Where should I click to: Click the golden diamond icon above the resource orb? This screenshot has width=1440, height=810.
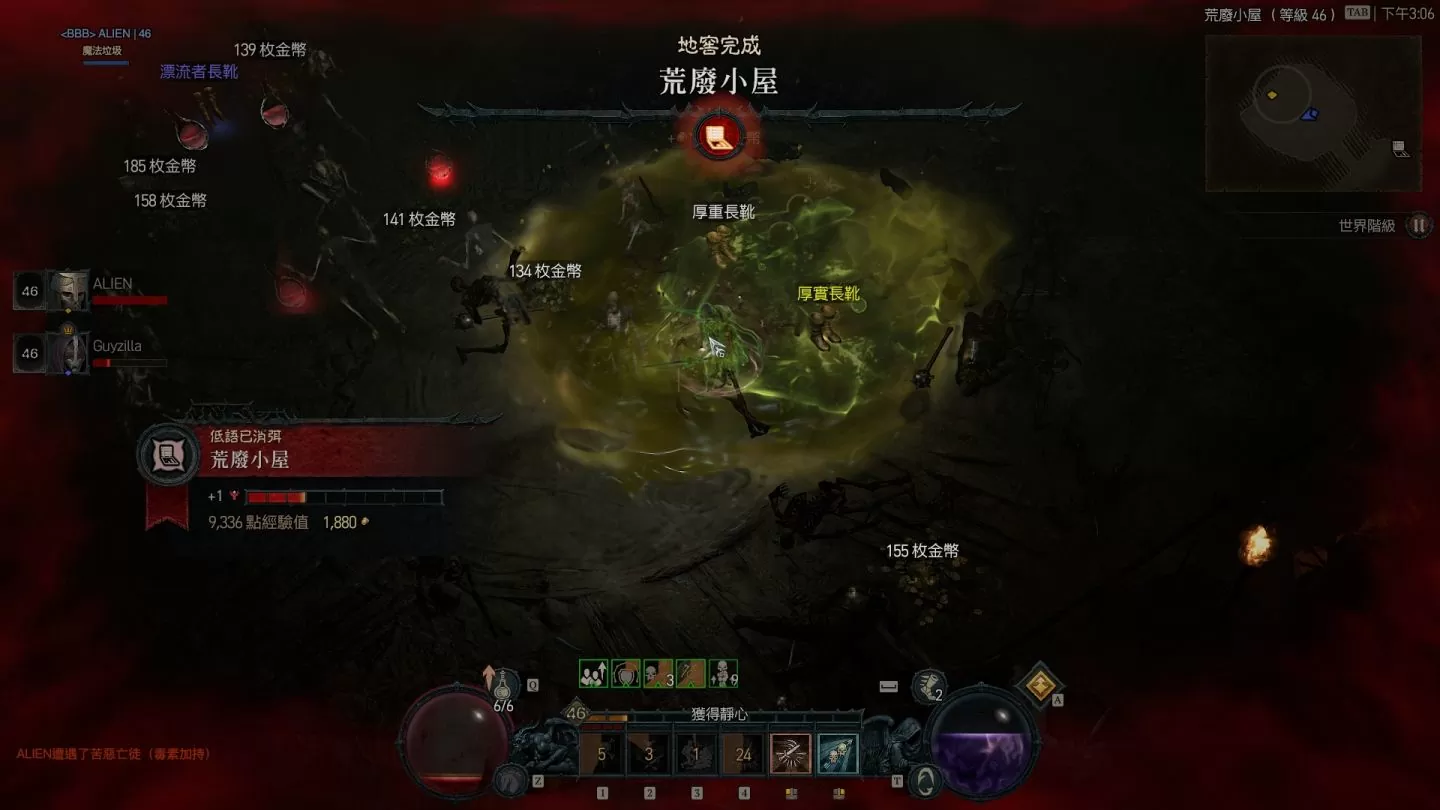click(1040, 685)
